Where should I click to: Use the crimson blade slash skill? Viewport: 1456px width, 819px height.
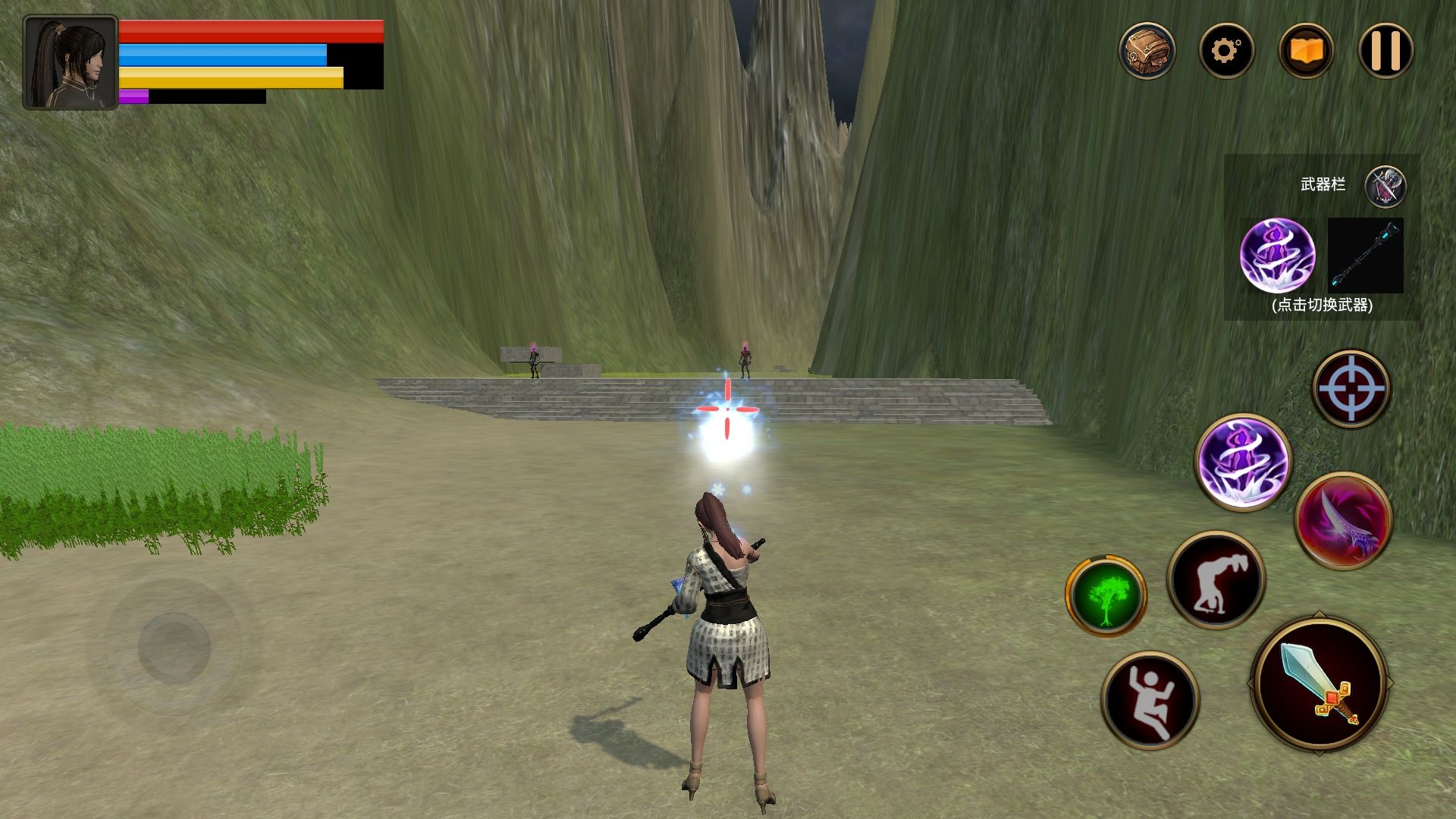1343,520
